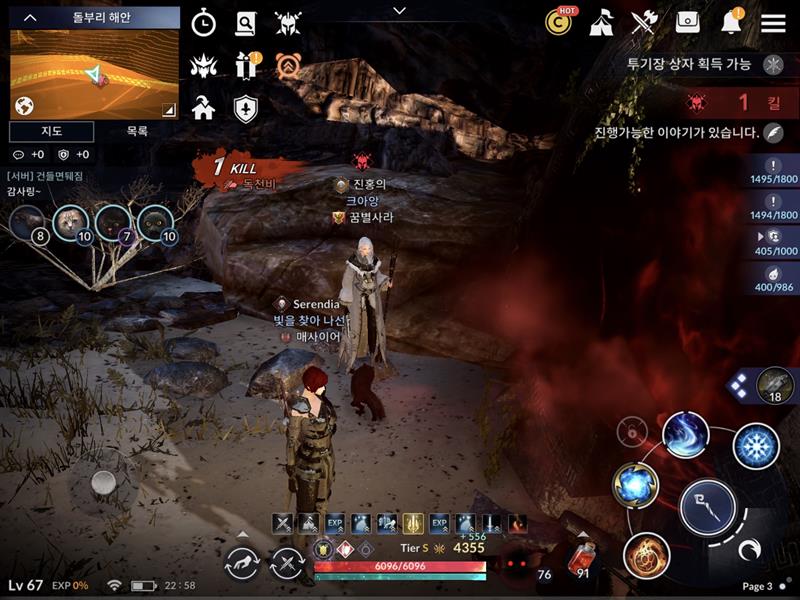The height and width of the screenshot is (600, 800).
Task: Open the helmet knight icon menu
Action: [289, 23]
